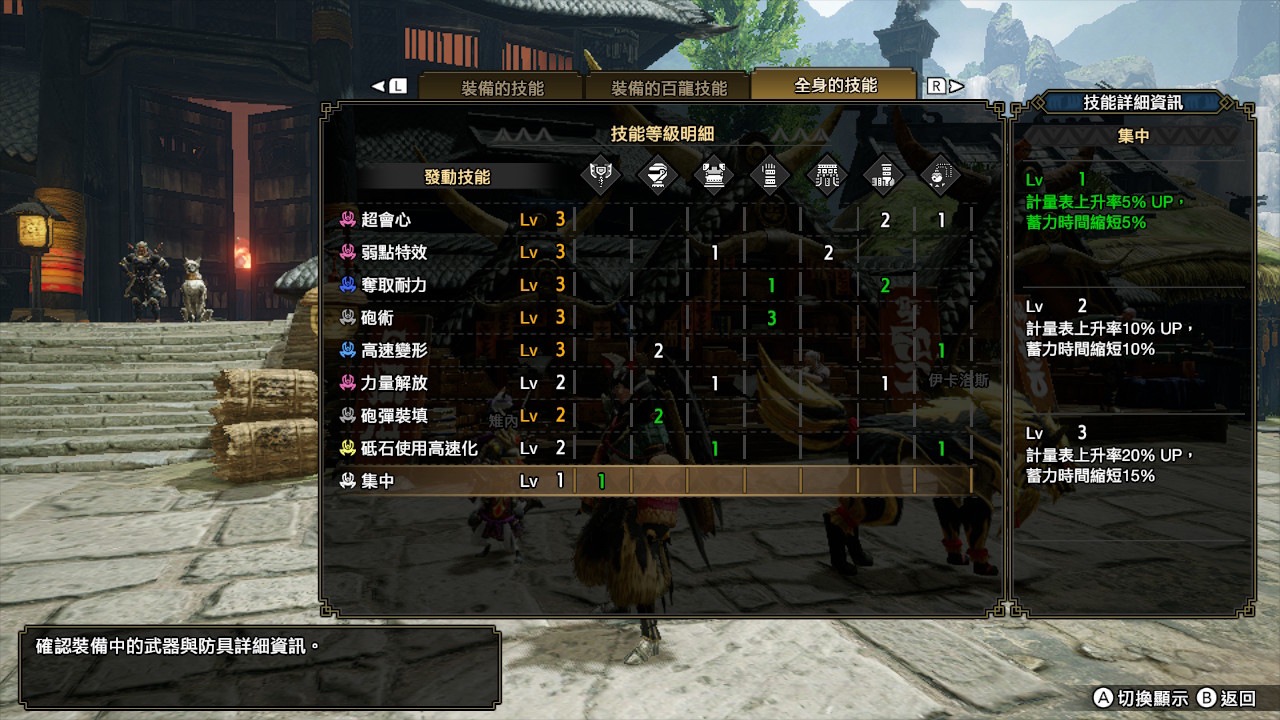This screenshot has width=1280, height=720.
Task: Click the 砥石使用高速化 skill icon
Action: tap(347, 448)
